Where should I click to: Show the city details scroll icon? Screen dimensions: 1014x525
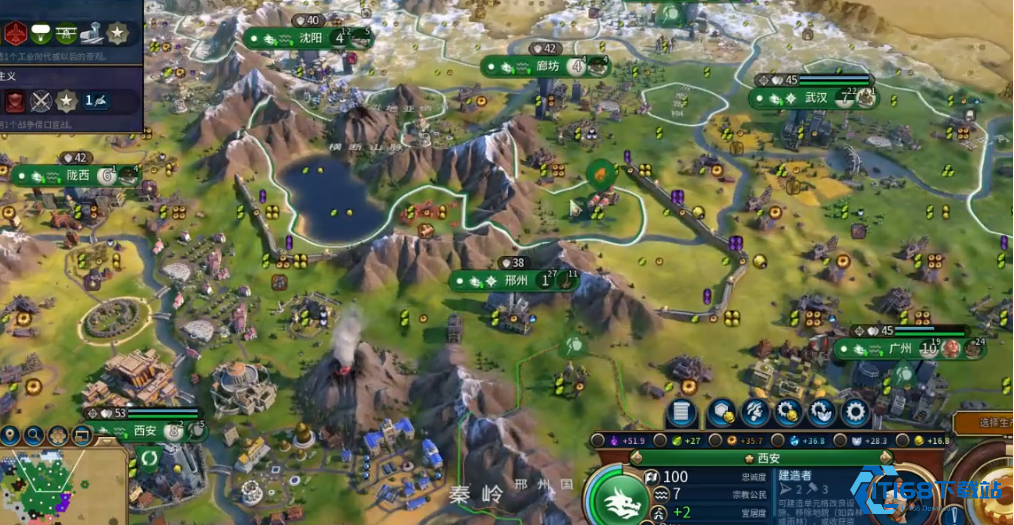(680, 412)
